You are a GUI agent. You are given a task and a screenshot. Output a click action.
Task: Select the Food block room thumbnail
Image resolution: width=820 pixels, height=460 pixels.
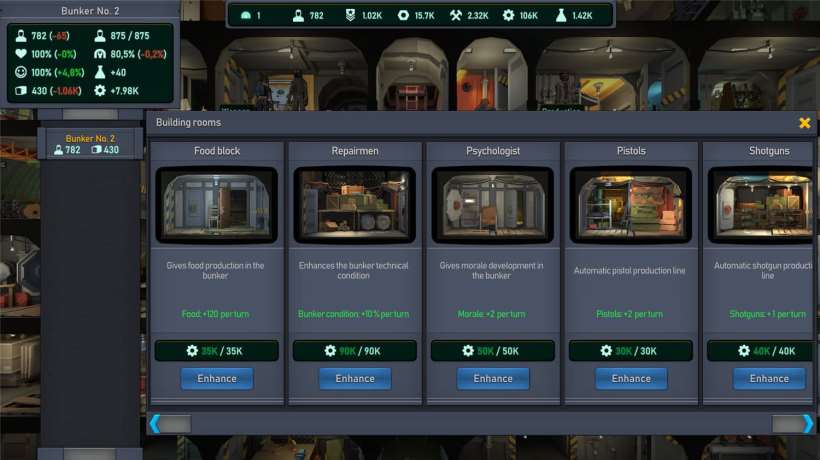(x=217, y=206)
